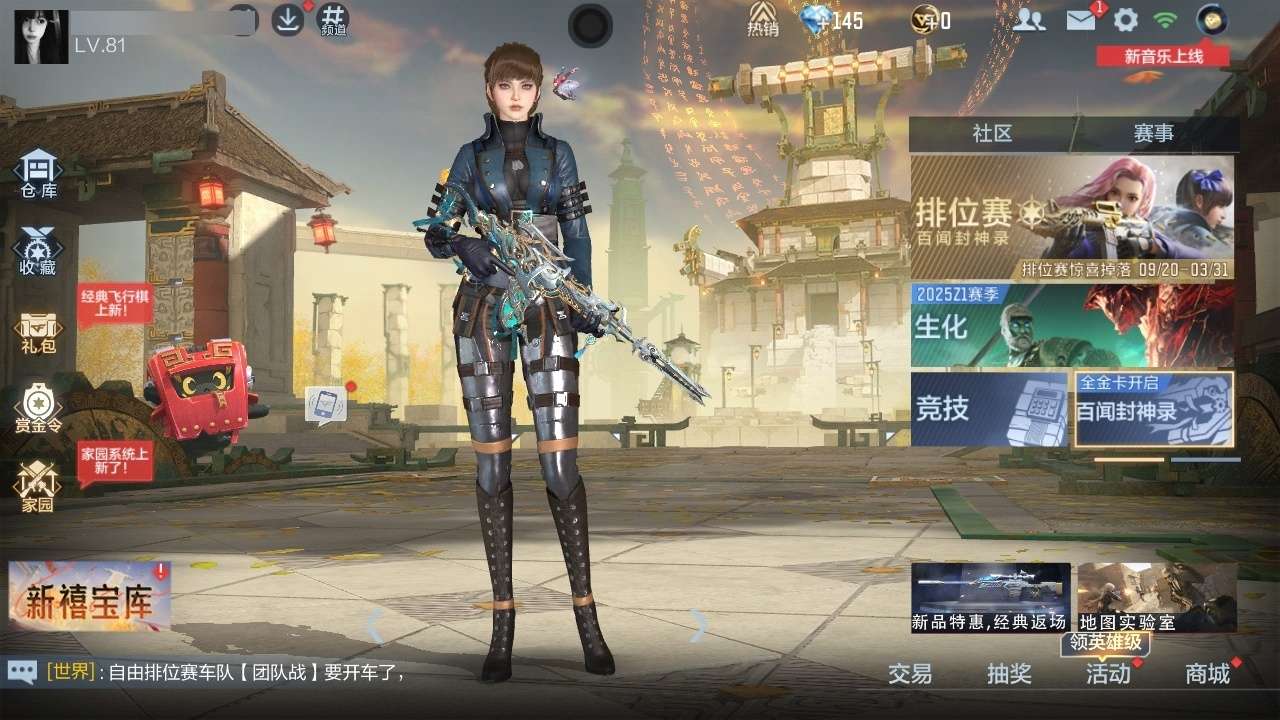This screenshot has width=1280, height=720.
Task: Switch to the 社区 community tab
Action: click(x=992, y=134)
